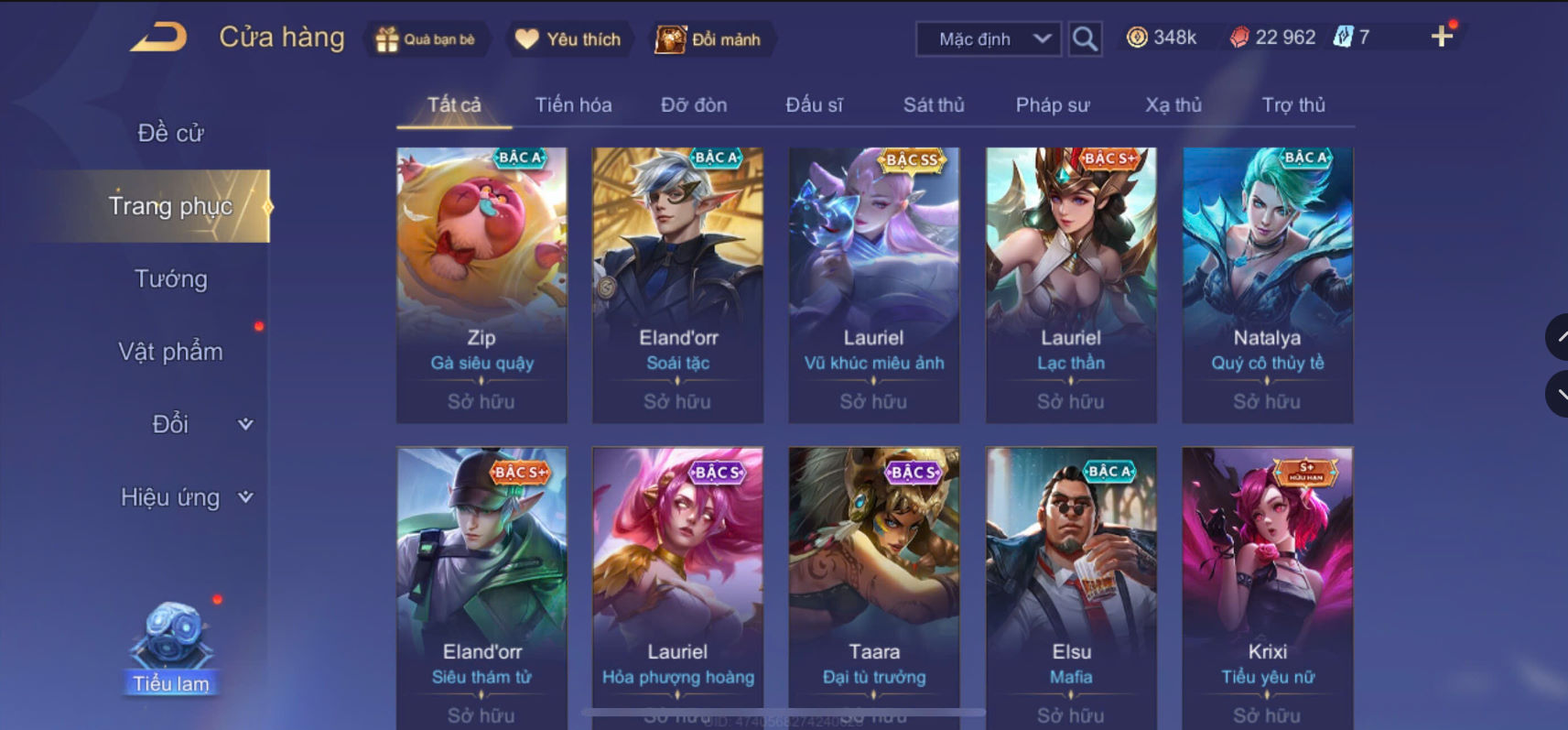Switch to the Pháp sư tab
The width and height of the screenshot is (1568, 730).
[x=1053, y=104]
